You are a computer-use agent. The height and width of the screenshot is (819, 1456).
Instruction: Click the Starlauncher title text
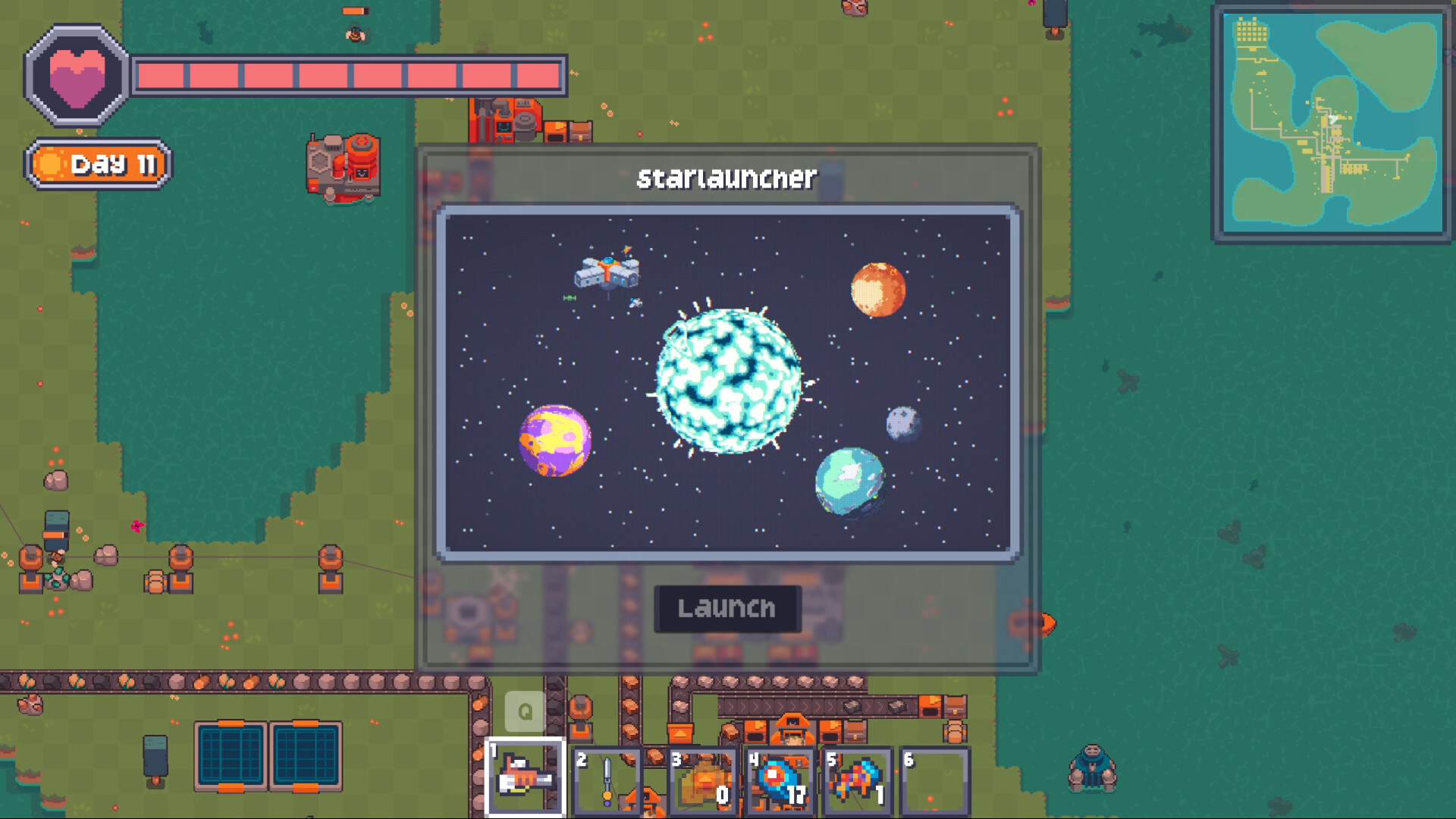click(x=726, y=177)
